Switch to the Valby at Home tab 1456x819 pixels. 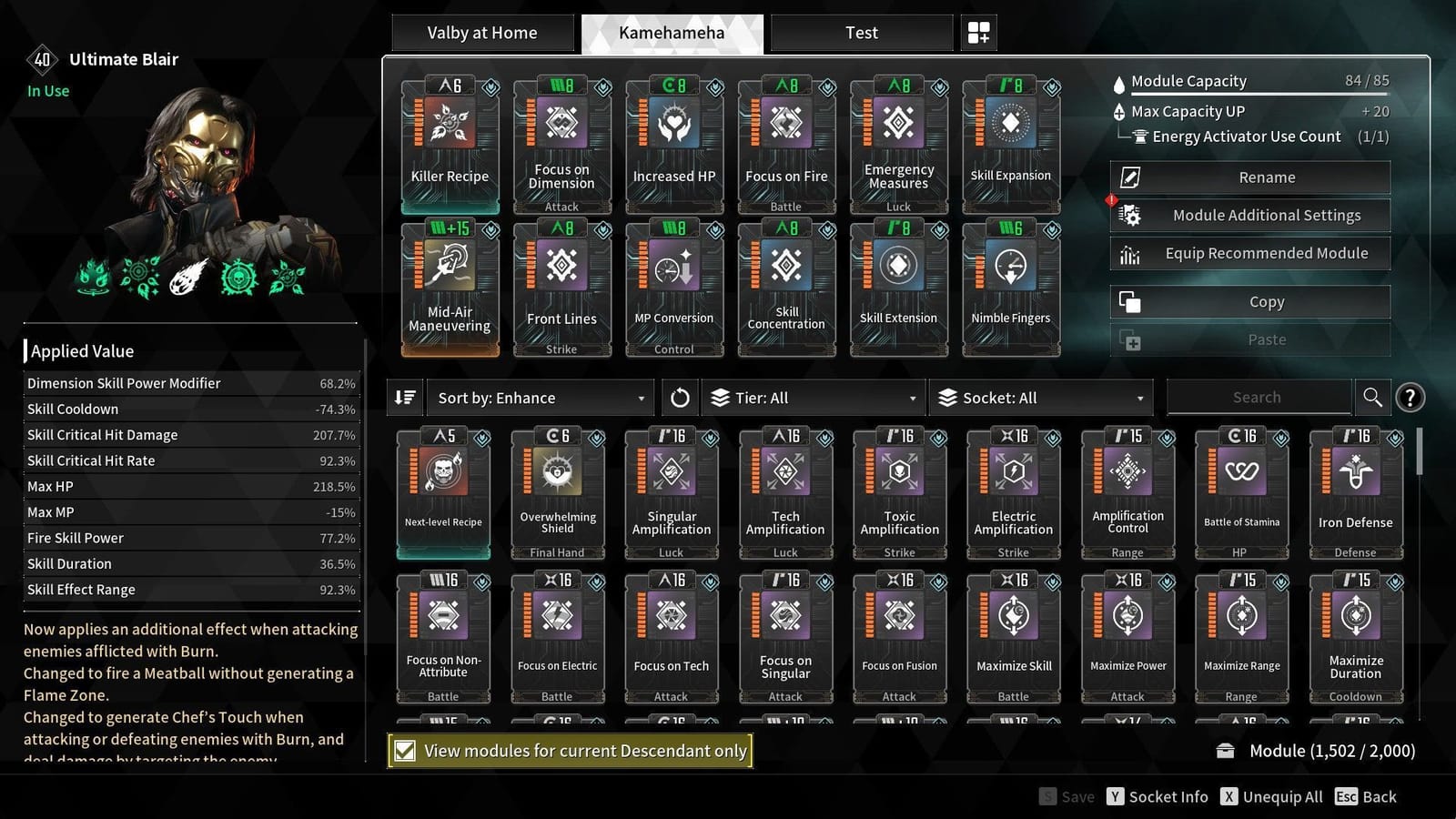482,32
